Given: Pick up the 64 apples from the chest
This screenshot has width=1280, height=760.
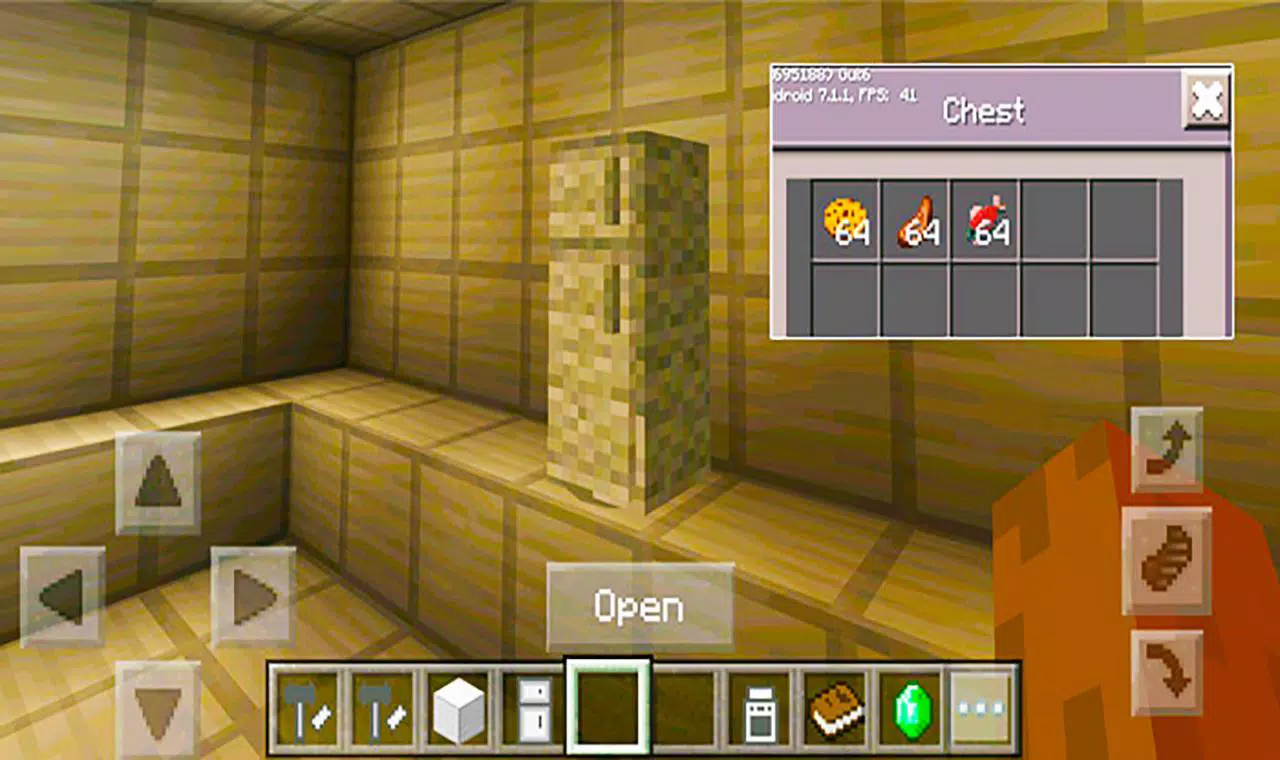Looking at the screenshot, I should click(x=985, y=222).
